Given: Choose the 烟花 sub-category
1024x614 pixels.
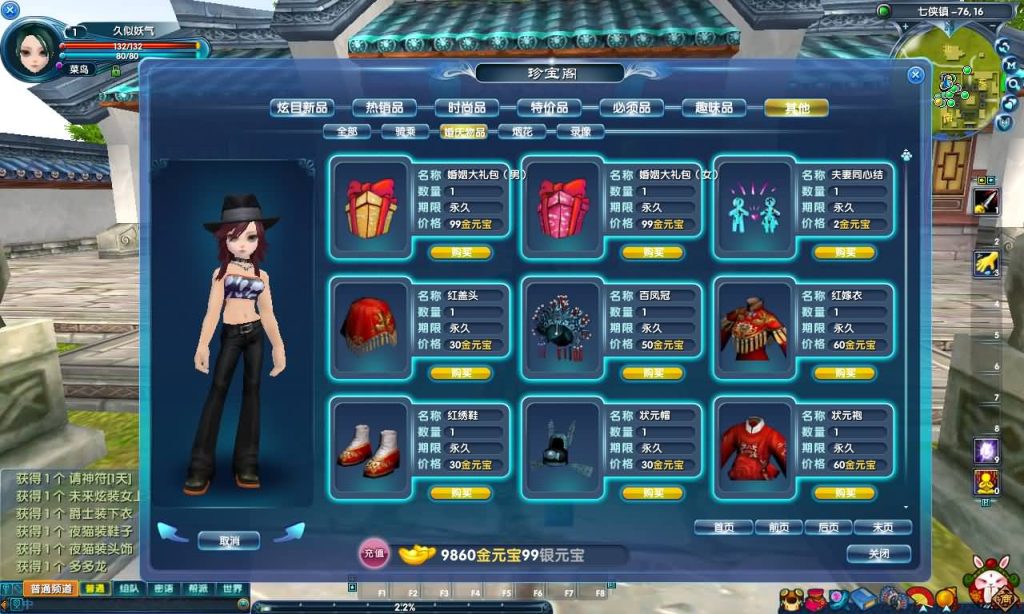Looking at the screenshot, I should (x=523, y=131).
